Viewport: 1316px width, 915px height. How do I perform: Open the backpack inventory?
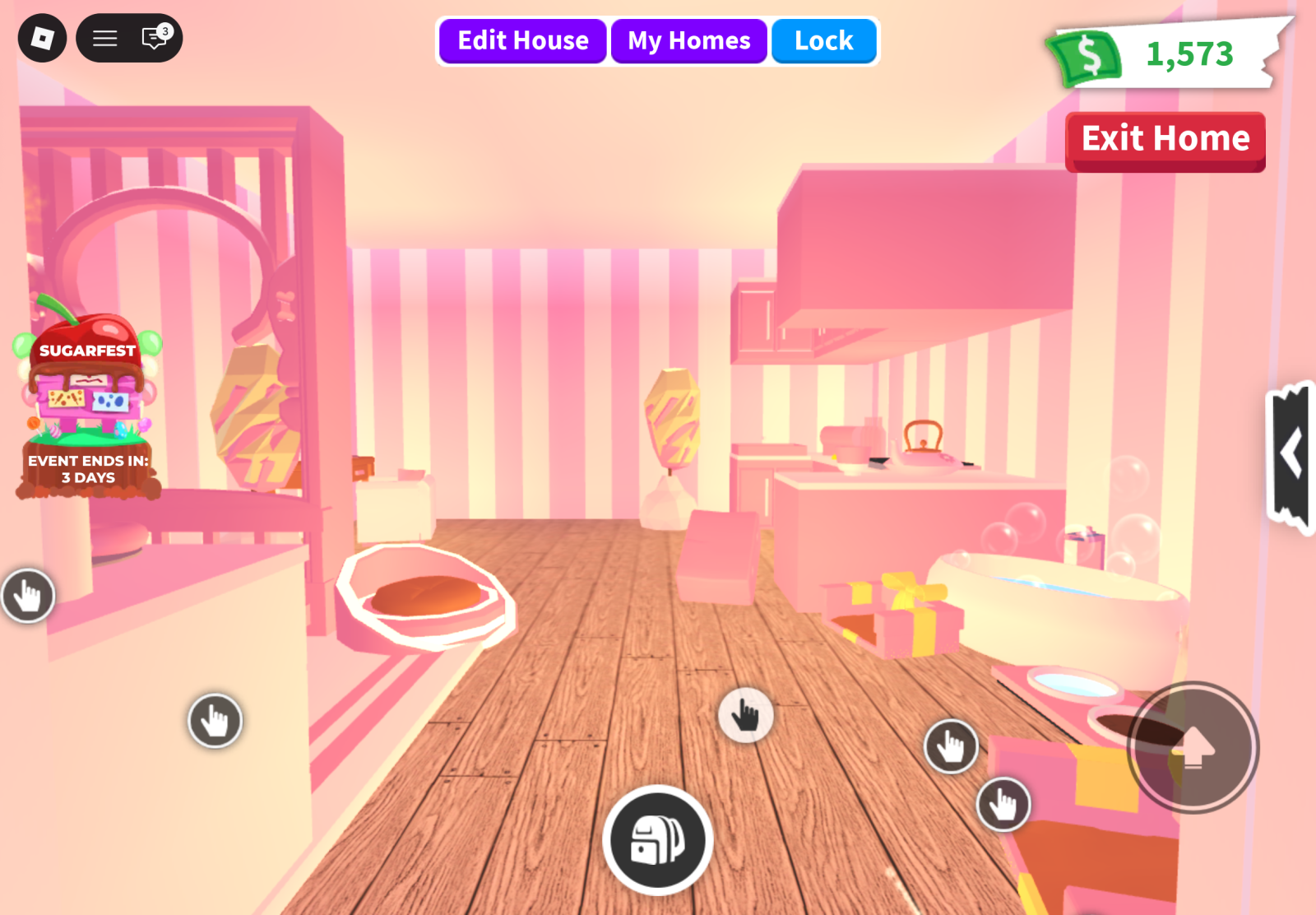click(x=657, y=840)
